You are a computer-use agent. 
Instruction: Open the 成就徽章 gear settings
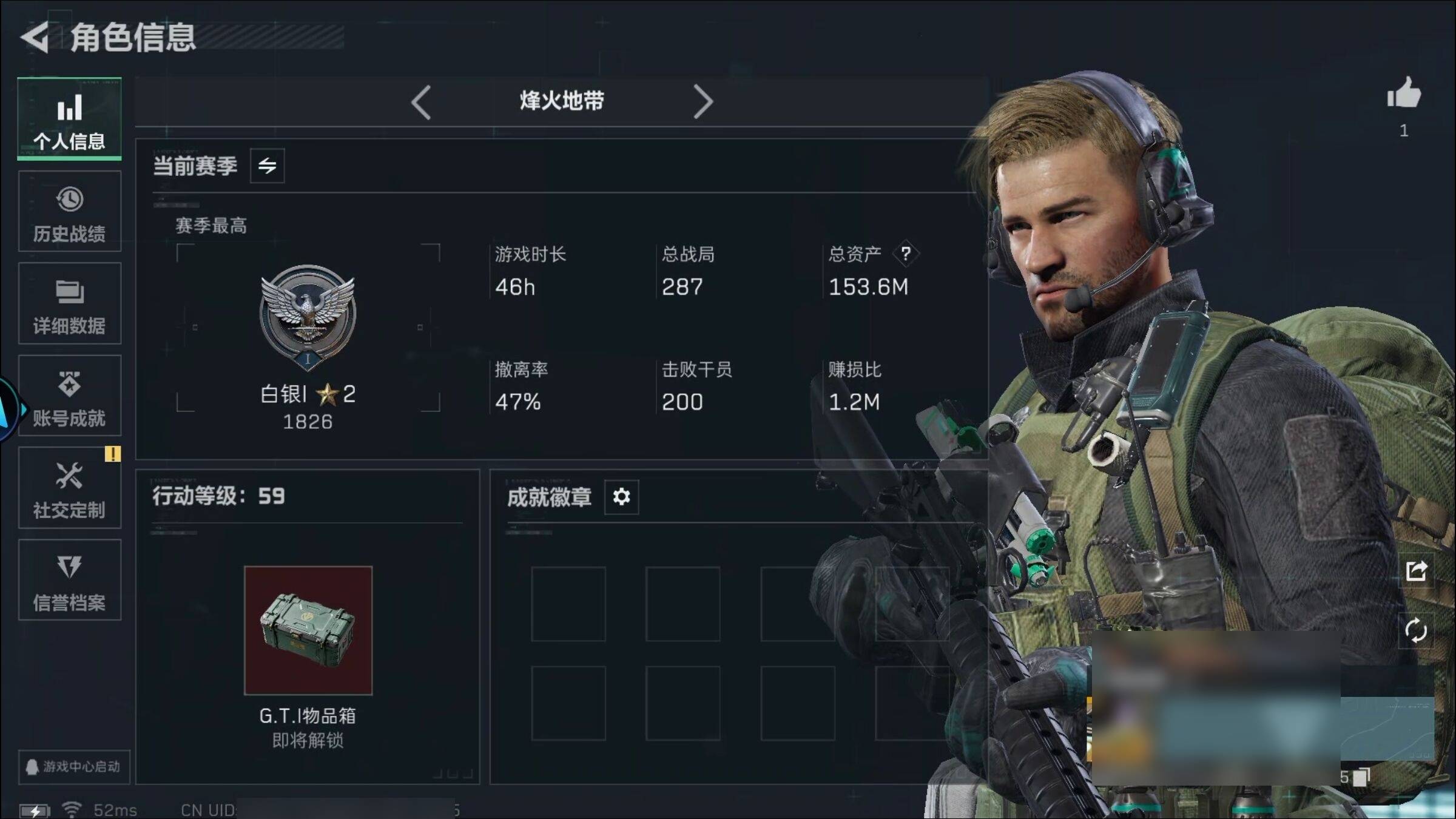[x=621, y=497]
